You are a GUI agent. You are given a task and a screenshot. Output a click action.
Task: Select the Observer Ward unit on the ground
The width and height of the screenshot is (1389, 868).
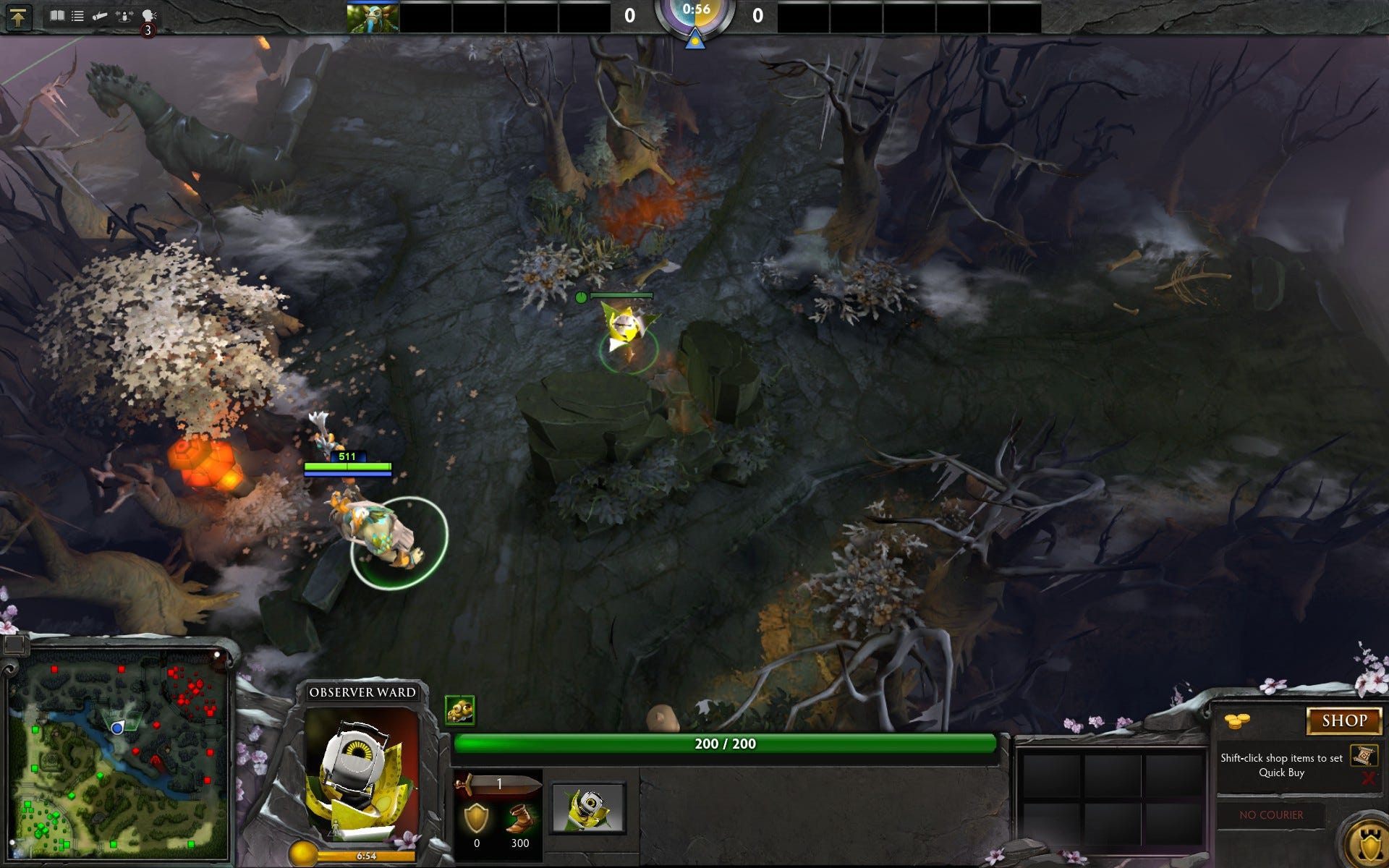[626, 329]
